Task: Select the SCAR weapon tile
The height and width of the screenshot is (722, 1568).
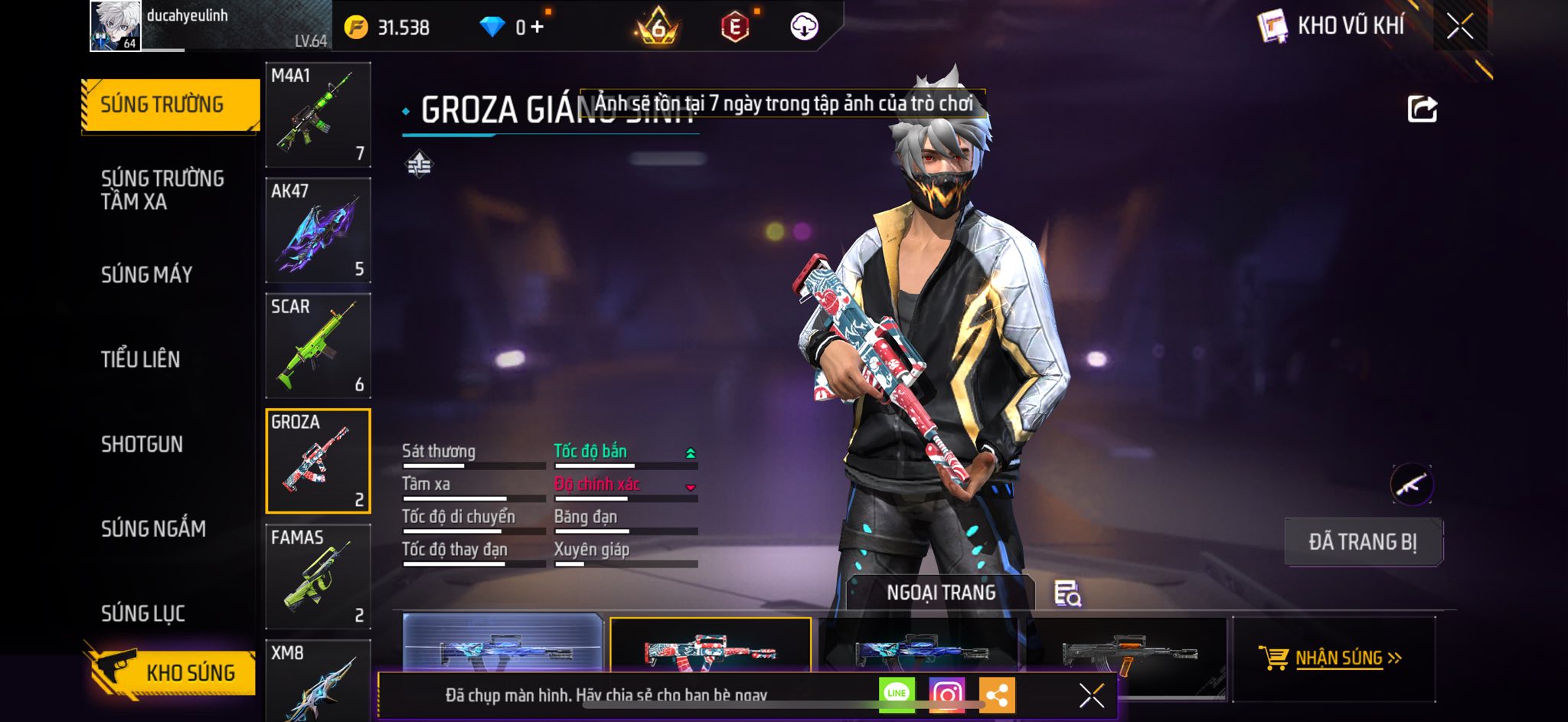Action: tap(318, 346)
